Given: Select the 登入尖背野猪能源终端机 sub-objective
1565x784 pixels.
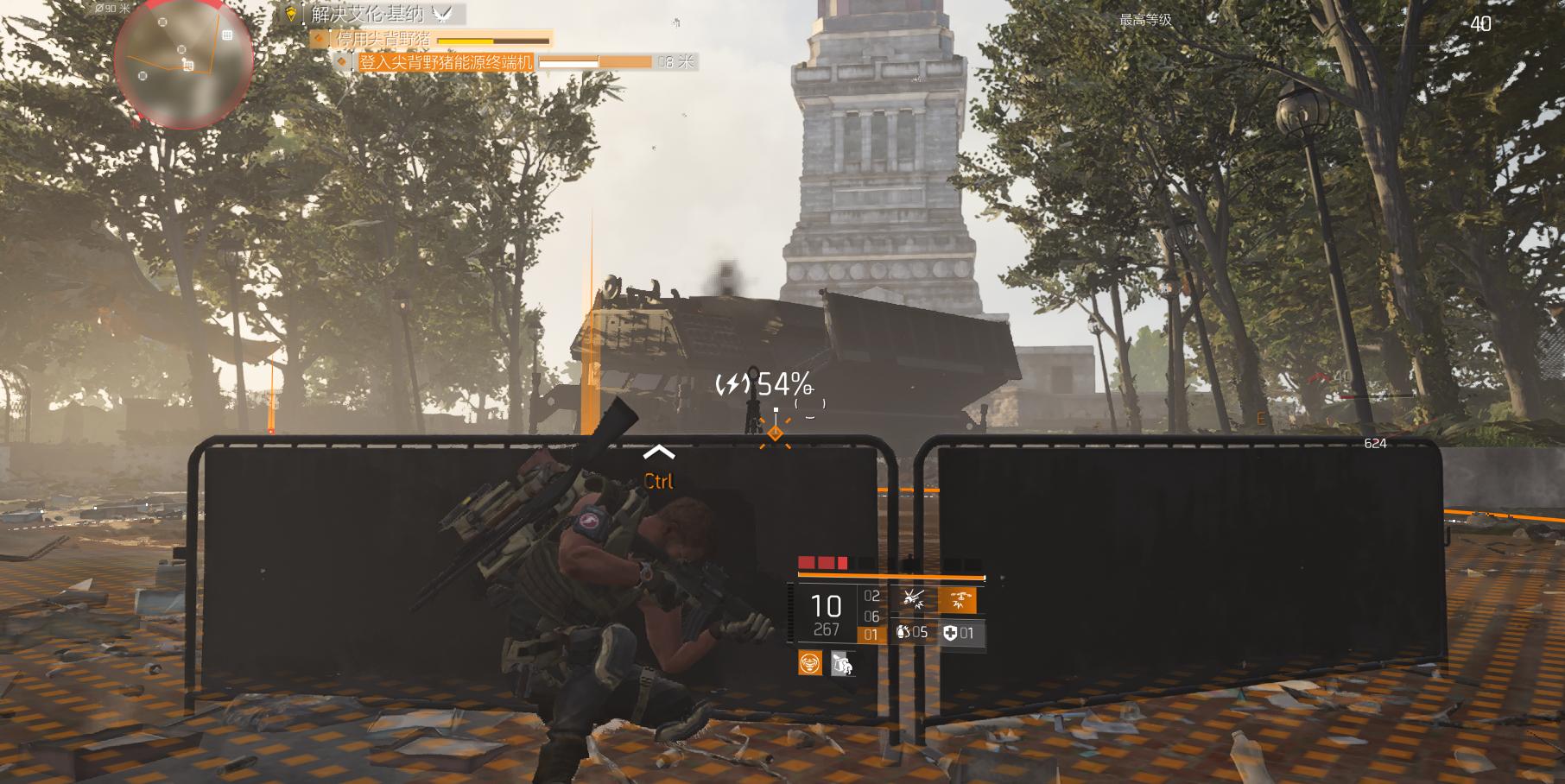Looking at the screenshot, I should pyautogui.click(x=446, y=62).
